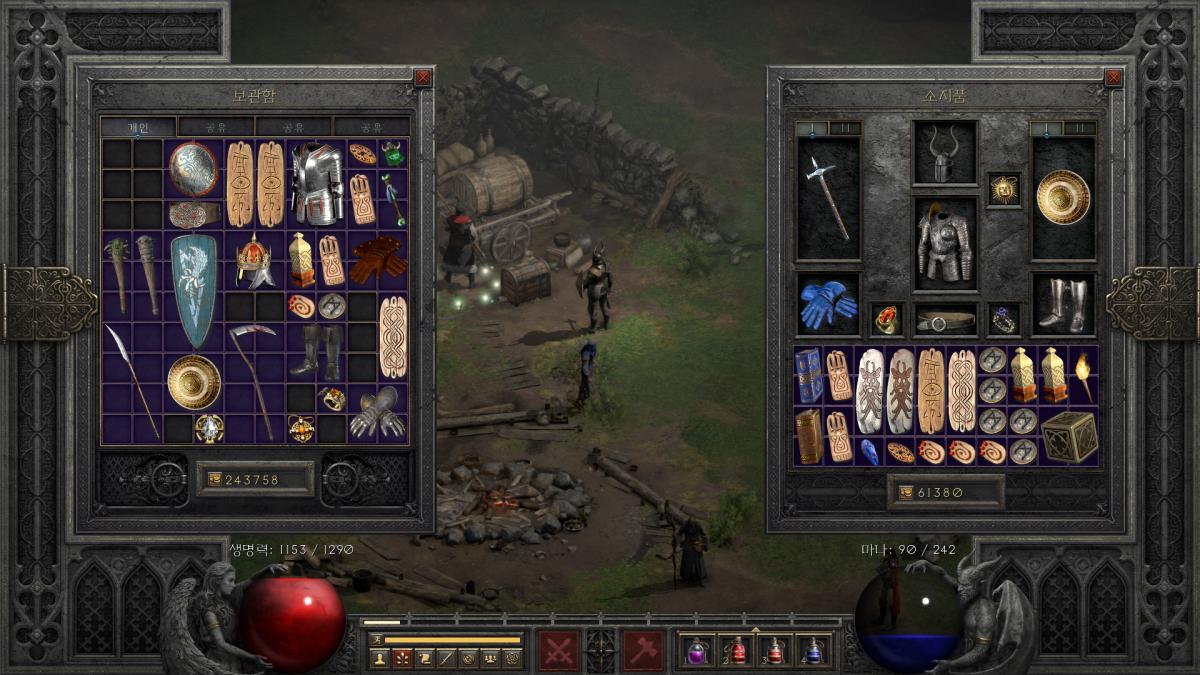
Task: Select the equipped amulet slot
Action: (1003, 189)
